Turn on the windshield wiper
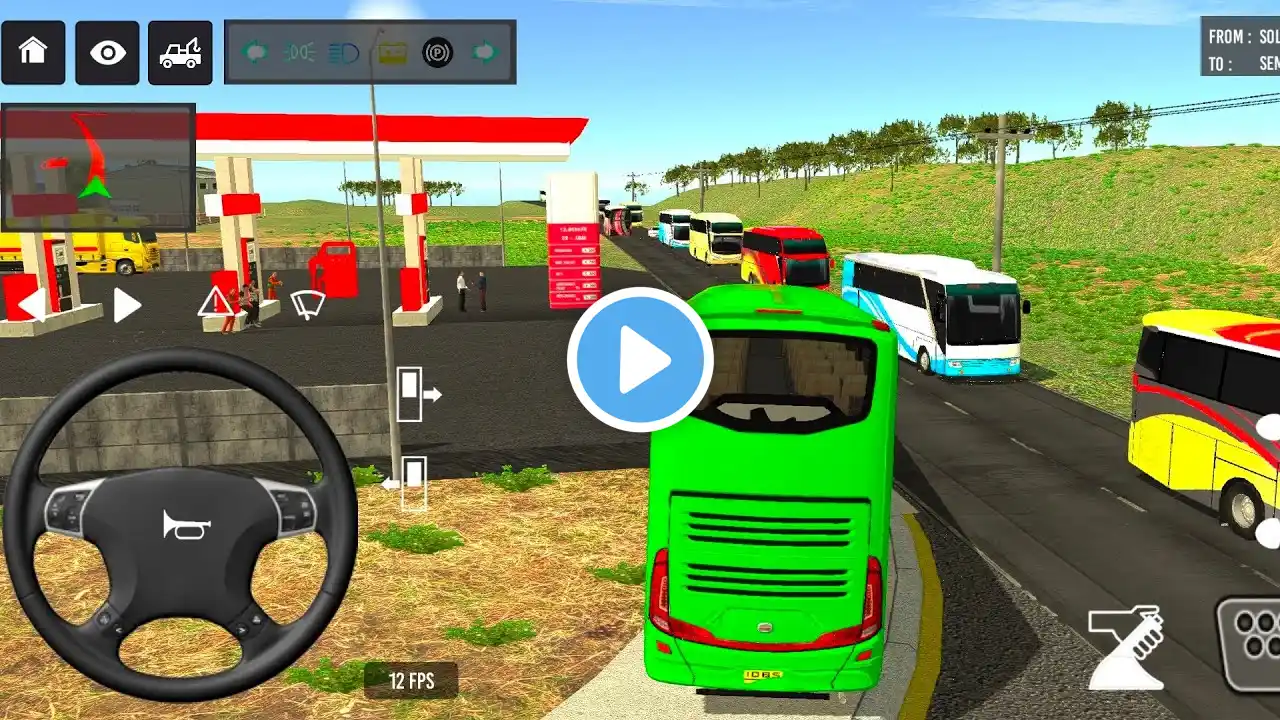Viewport: 1280px width, 720px height. [x=307, y=303]
